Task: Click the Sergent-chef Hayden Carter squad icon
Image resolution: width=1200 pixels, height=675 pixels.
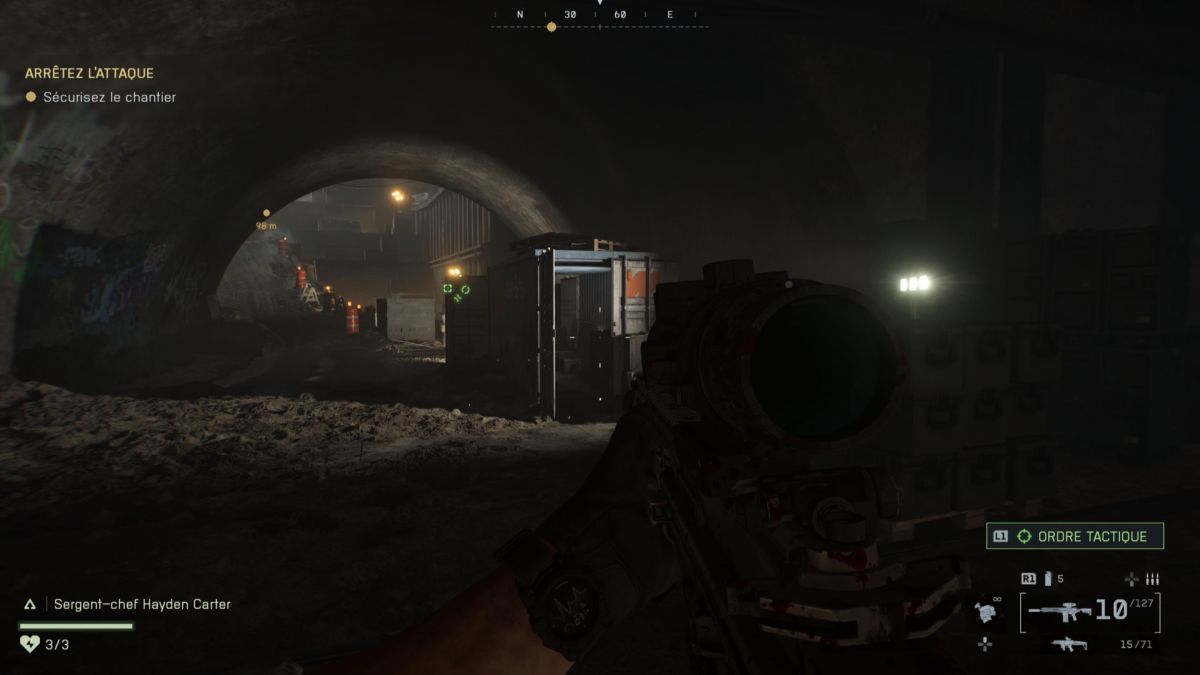Action: [x=30, y=604]
